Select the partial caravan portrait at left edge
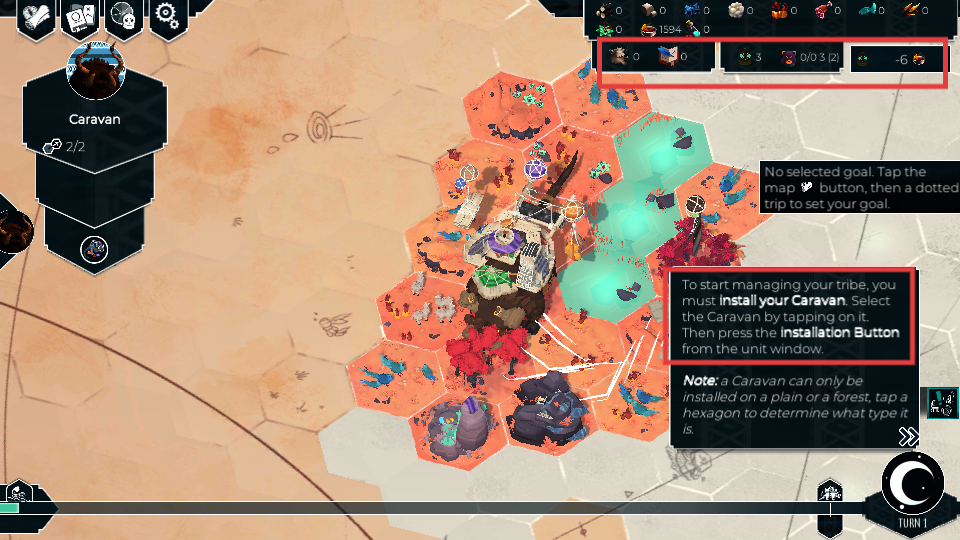This screenshot has height=540, width=960. 14,230
